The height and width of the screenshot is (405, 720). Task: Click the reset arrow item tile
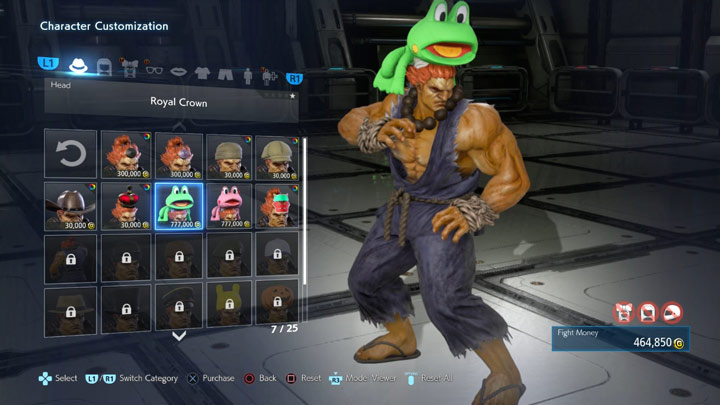coord(70,155)
